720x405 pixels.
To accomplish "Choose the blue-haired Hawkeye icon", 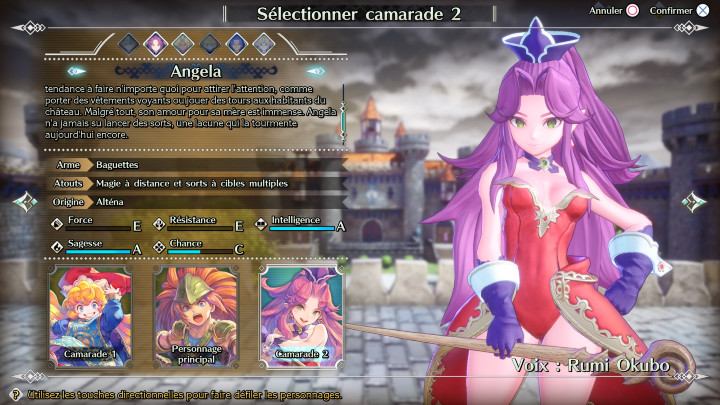I will (x=236, y=43).
